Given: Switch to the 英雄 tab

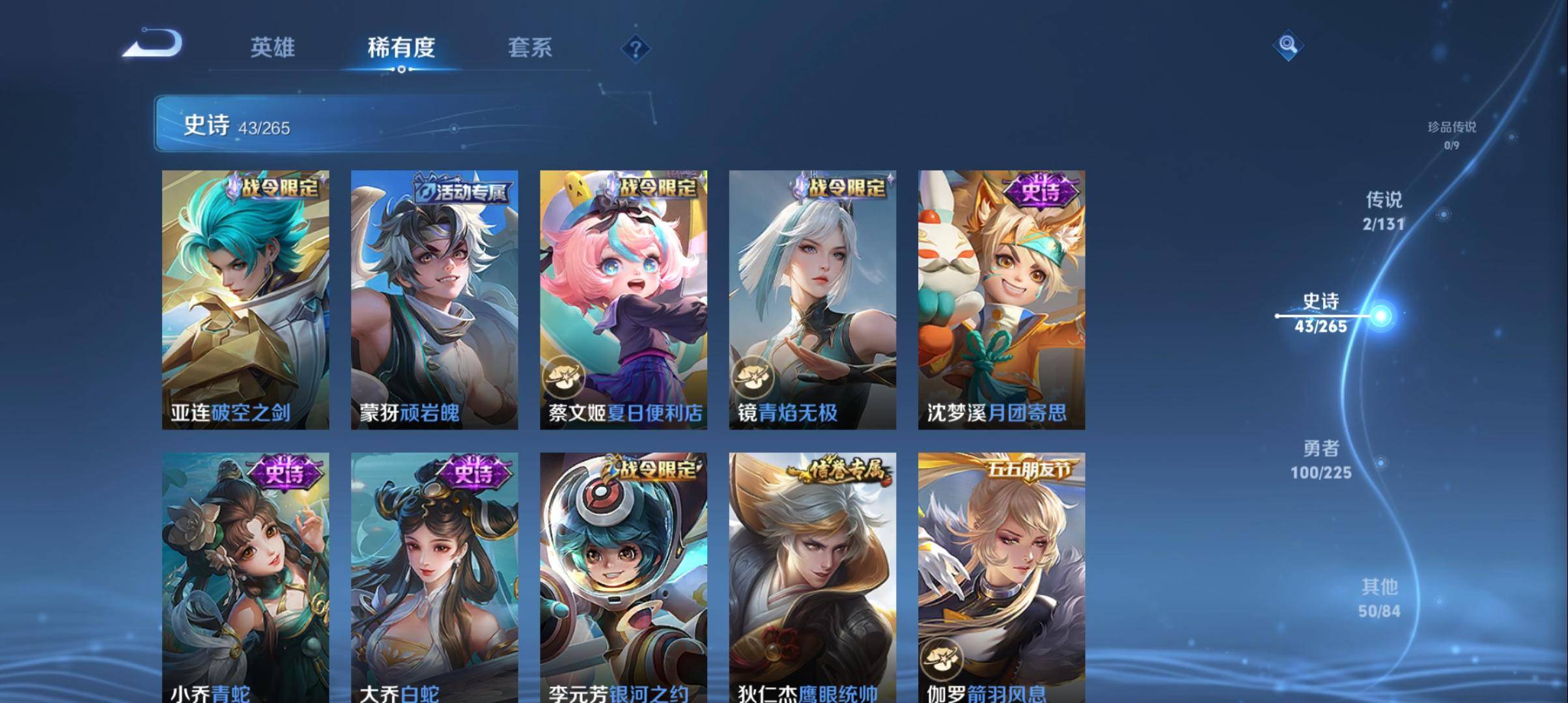Looking at the screenshot, I should pyautogui.click(x=272, y=48).
